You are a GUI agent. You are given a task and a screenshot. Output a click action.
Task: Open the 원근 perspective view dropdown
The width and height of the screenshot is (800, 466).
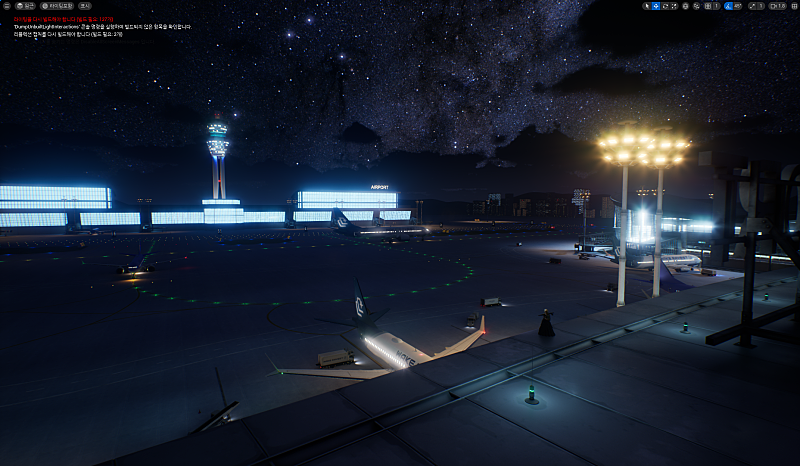[25, 6]
